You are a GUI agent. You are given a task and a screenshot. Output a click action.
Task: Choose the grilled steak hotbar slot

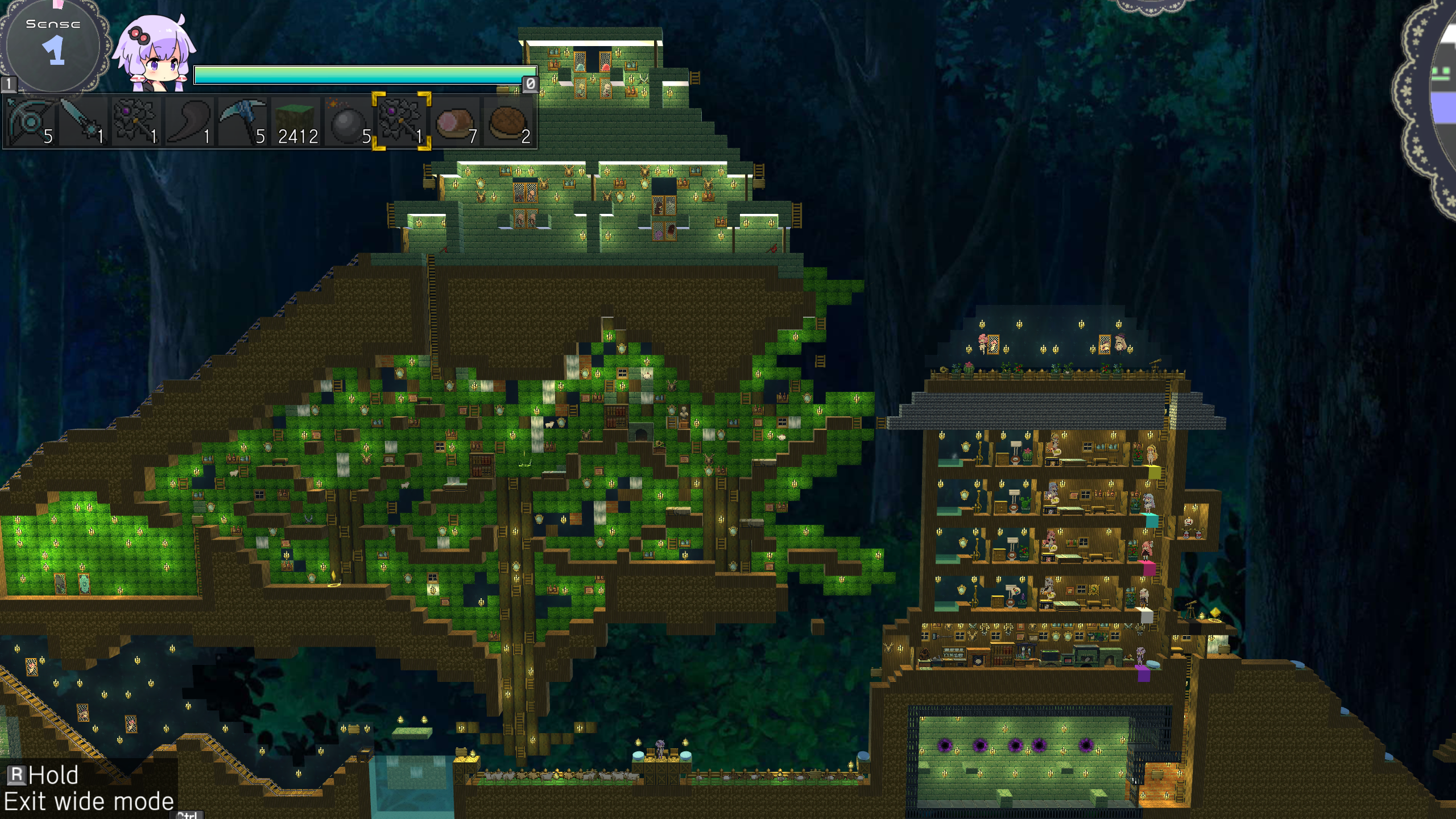click(x=508, y=121)
